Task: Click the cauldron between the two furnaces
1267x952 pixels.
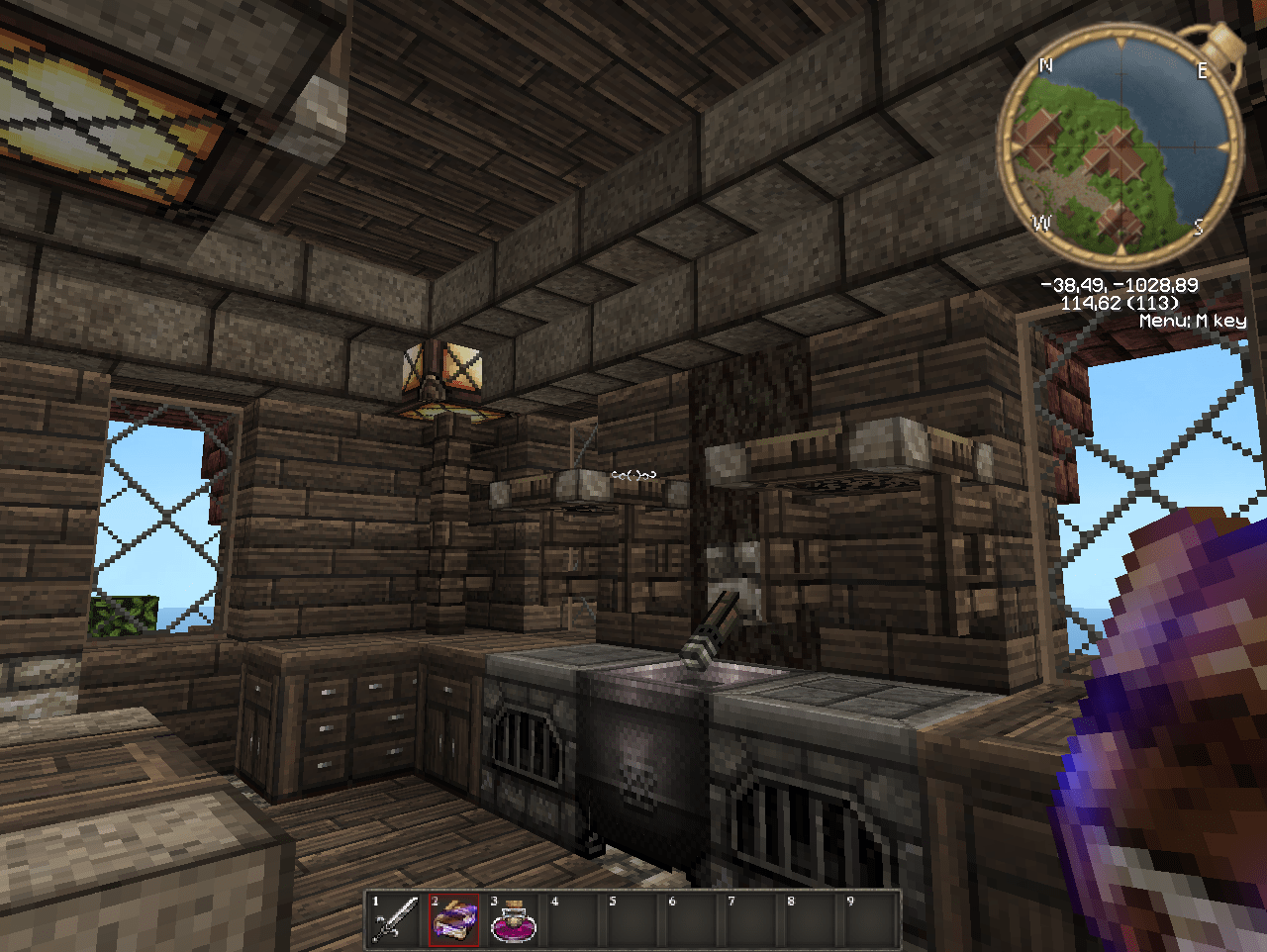Action: pyautogui.click(x=643, y=752)
